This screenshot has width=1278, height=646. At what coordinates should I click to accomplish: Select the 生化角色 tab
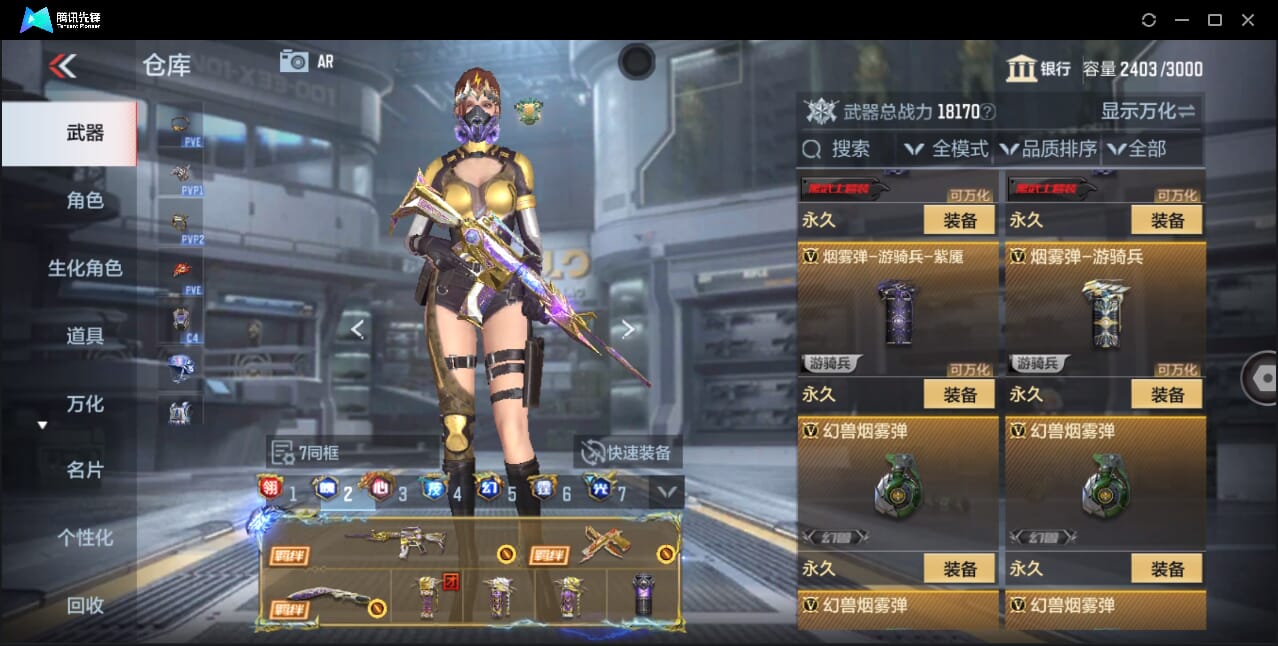[85, 268]
